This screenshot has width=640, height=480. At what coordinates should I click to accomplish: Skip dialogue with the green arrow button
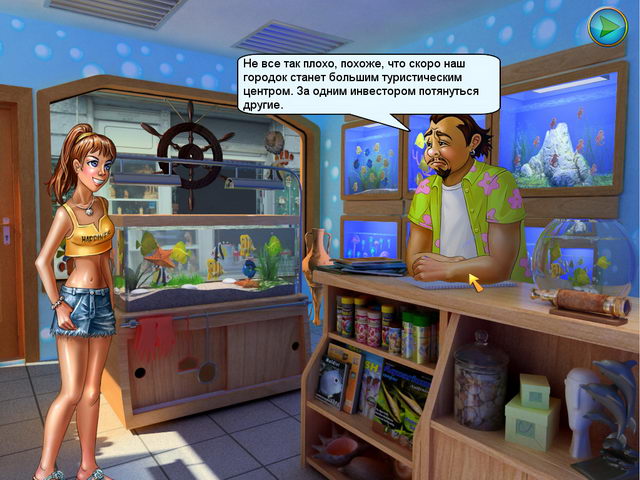tap(607, 26)
